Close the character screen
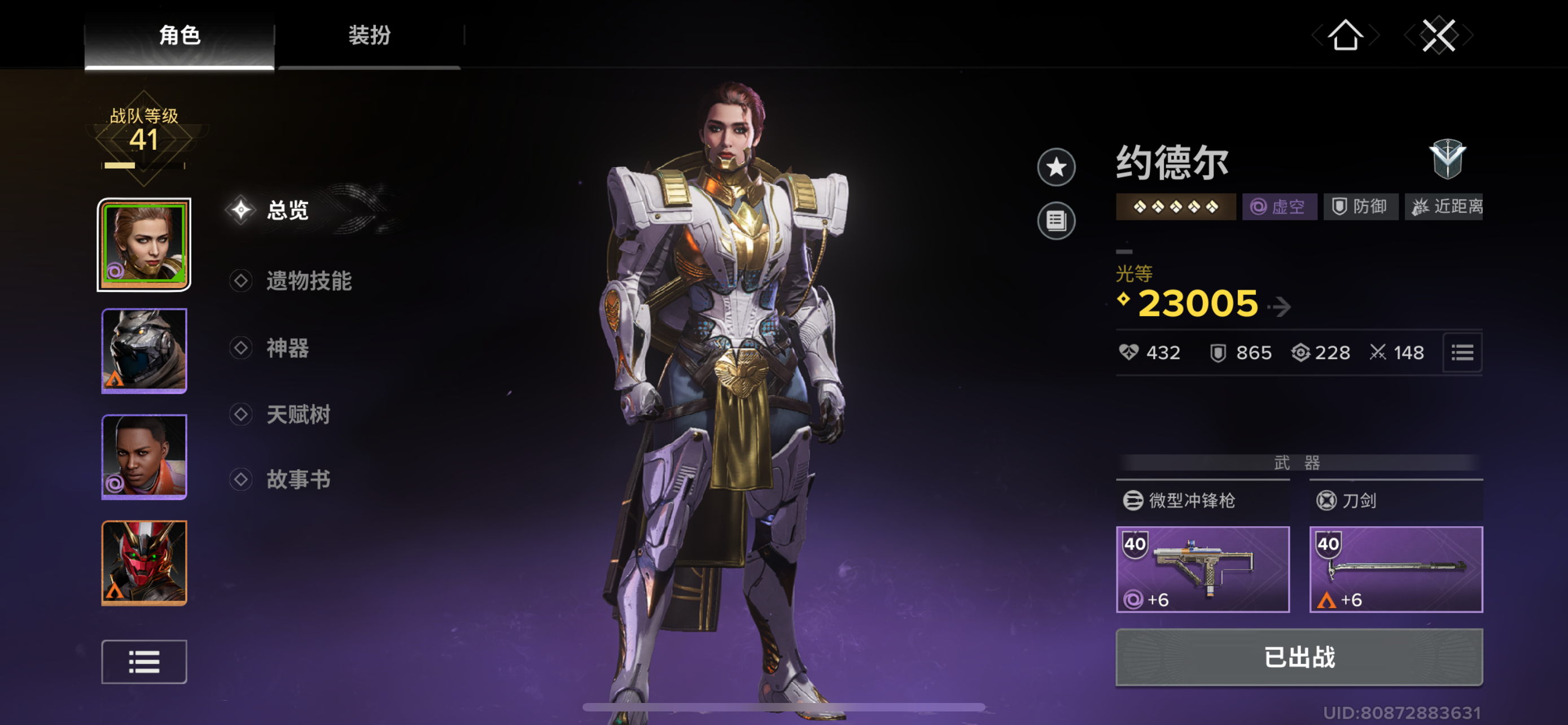The width and height of the screenshot is (1568, 725). pyautogui.click(x=1438, y=36)
